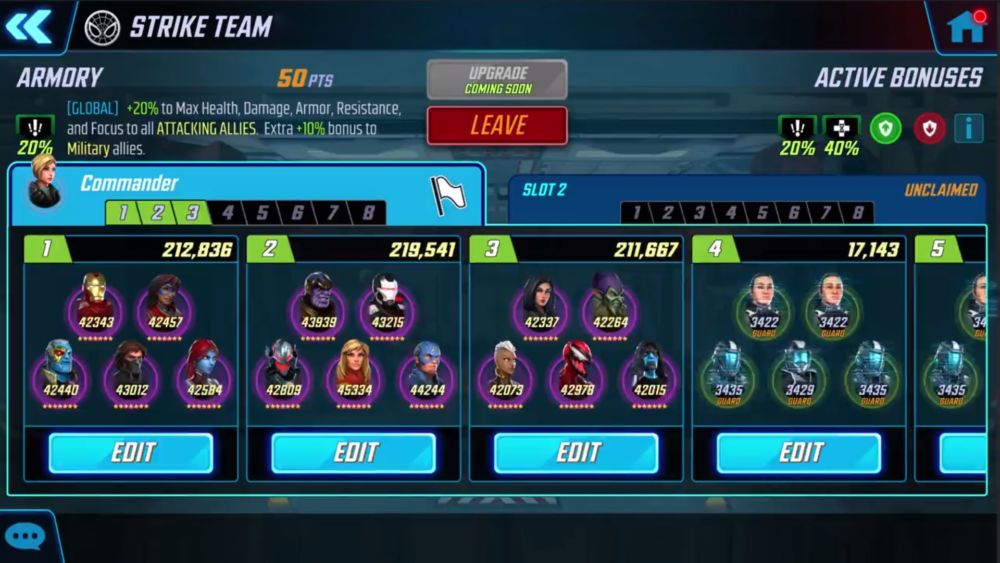Show active bonuses info
Viewport: 1000px width, 563px height.
[x=967, y=128]
